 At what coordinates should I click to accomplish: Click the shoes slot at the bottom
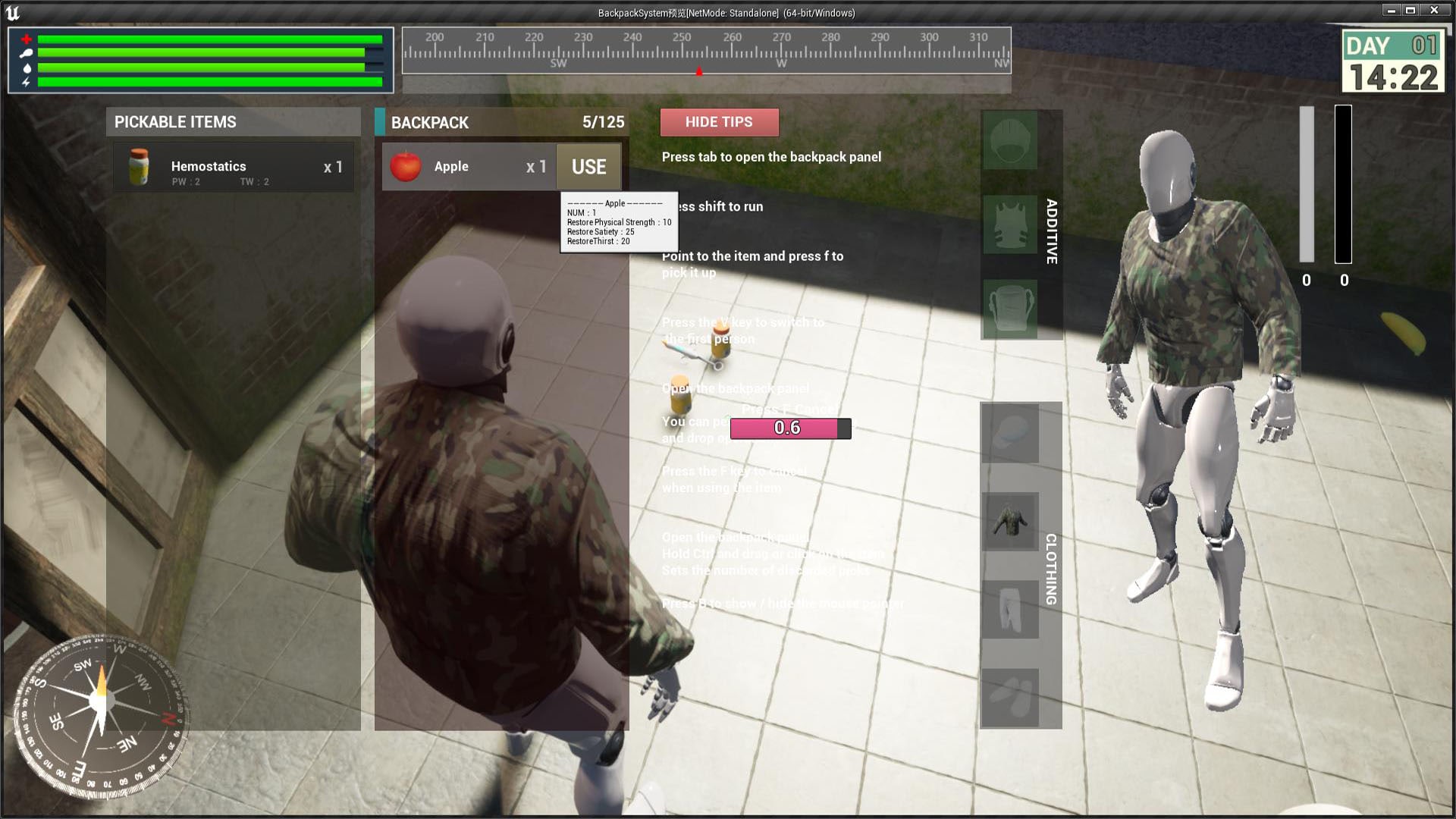coord(1012,696)
